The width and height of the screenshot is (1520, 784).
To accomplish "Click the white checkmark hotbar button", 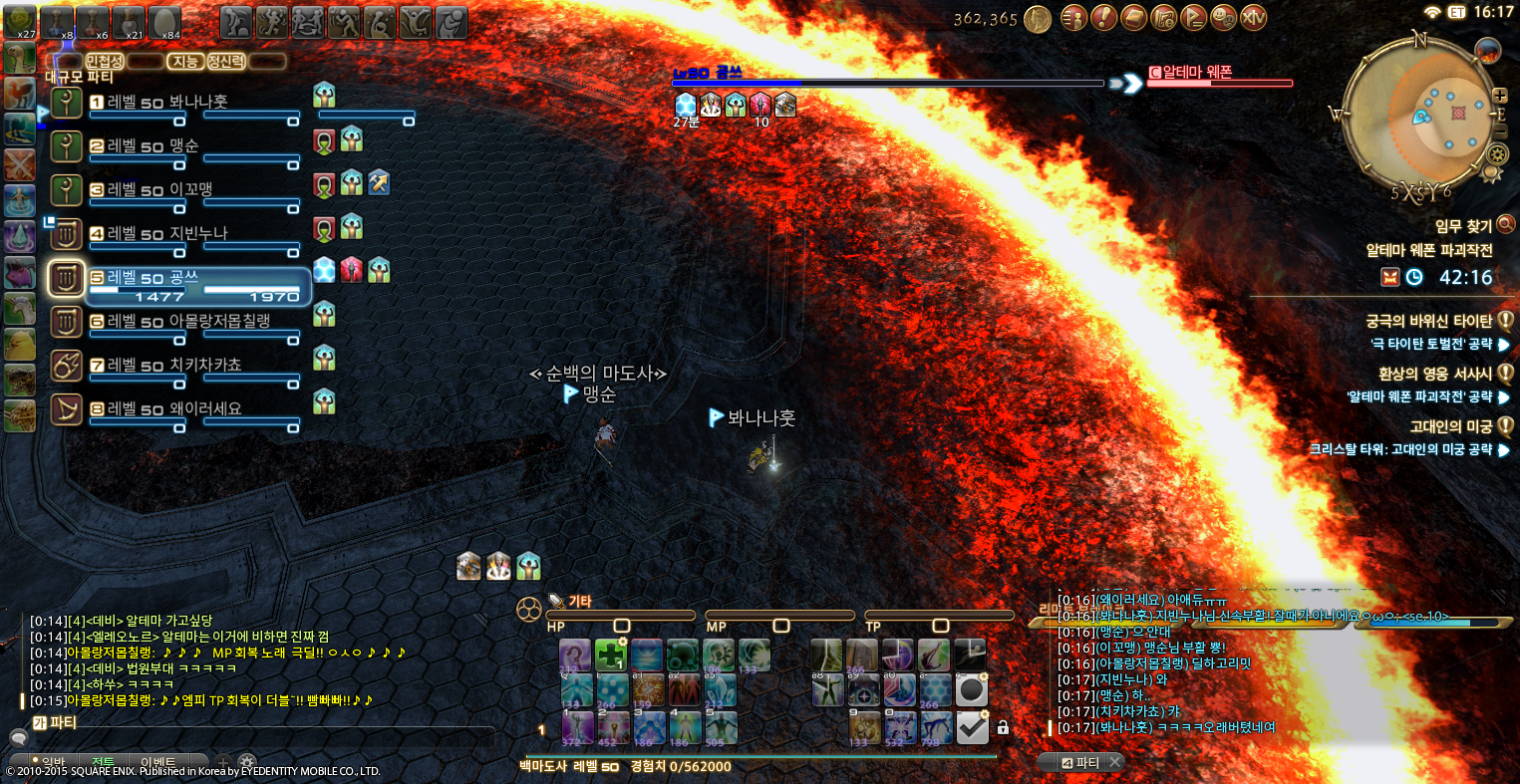I will coord(972,727).
